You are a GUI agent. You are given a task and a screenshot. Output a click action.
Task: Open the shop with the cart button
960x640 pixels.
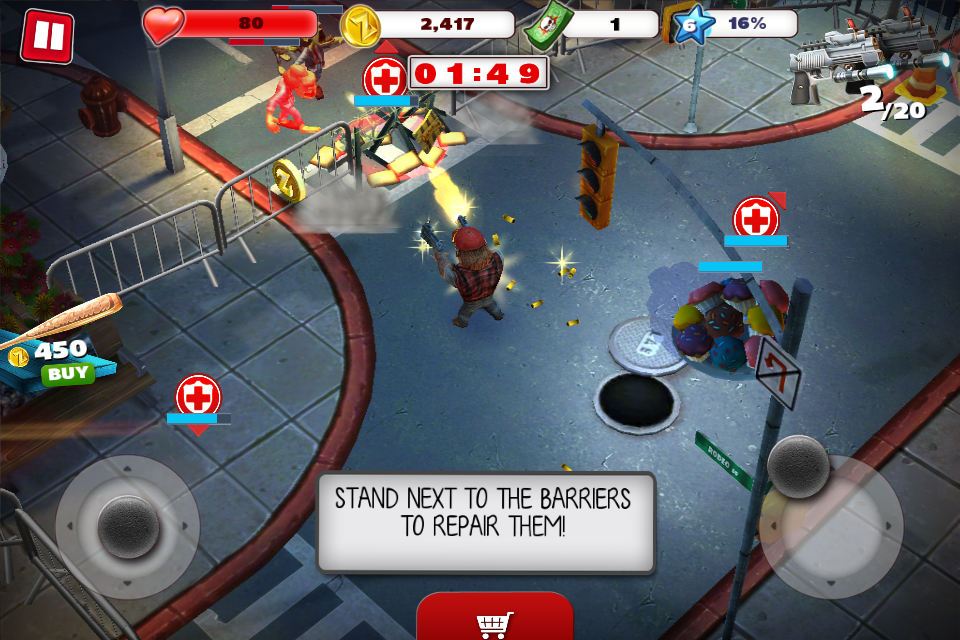pyautogui.click(x=495, y=622)
